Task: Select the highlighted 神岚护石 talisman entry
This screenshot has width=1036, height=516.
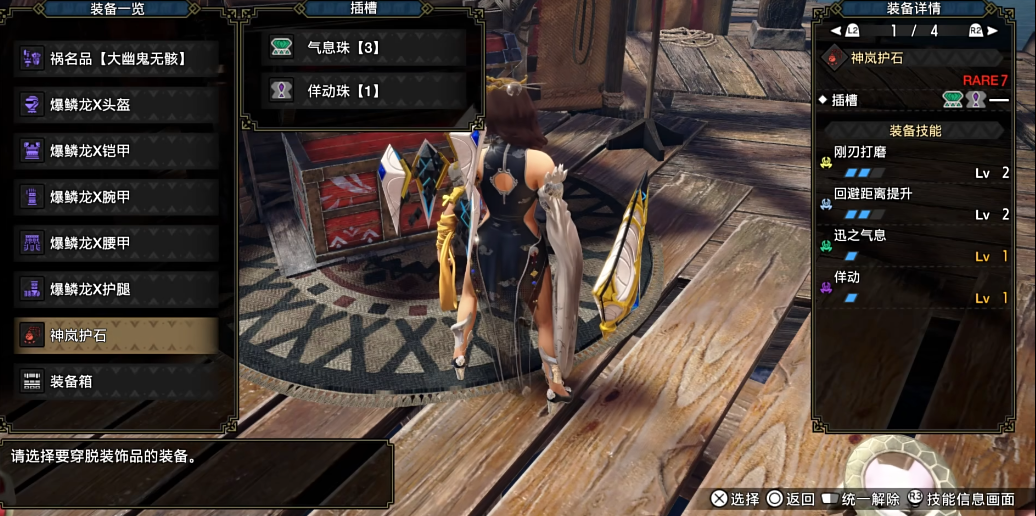Action: 118,335
